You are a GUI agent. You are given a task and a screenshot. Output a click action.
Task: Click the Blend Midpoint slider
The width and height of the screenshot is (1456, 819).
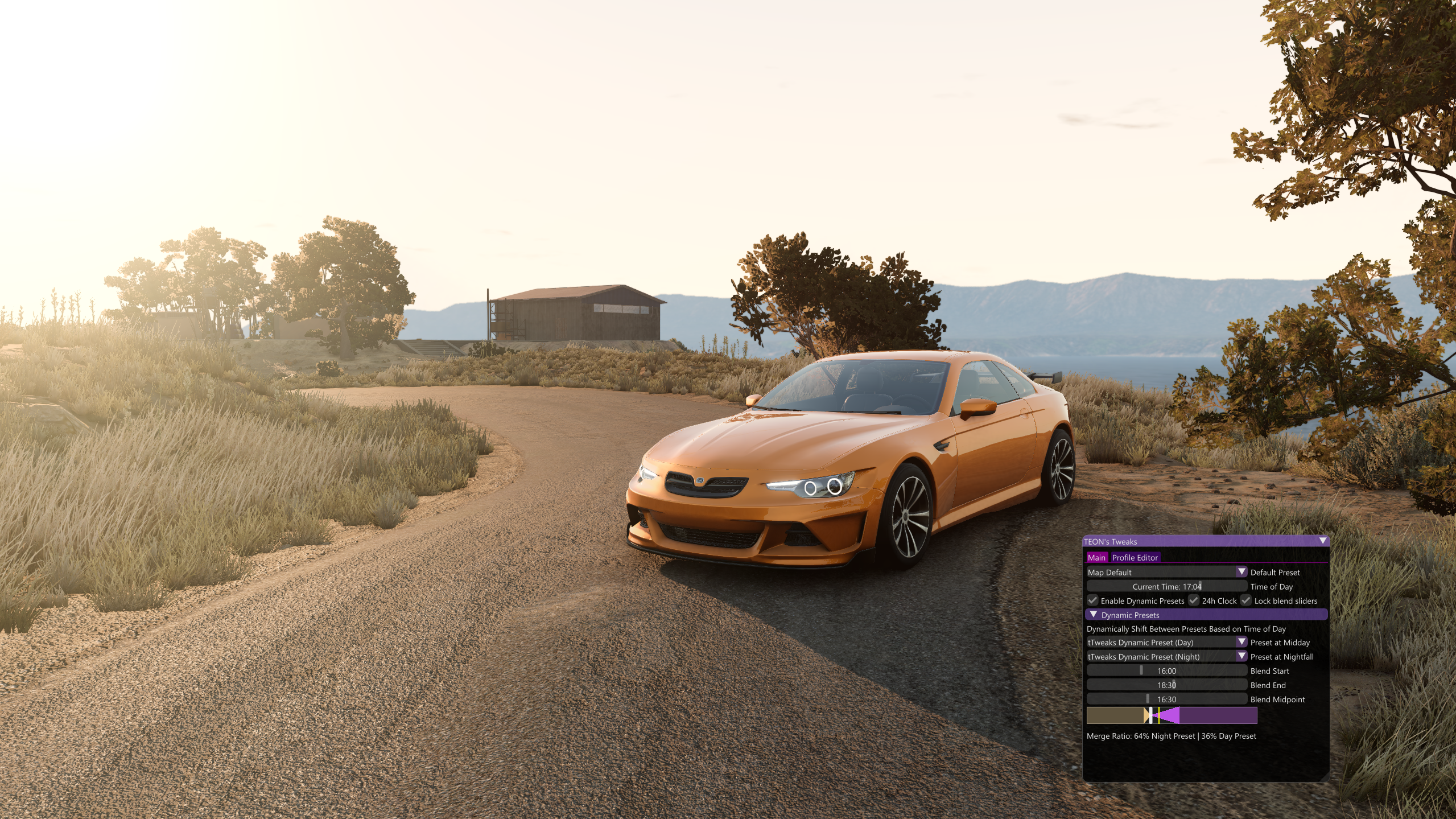pyautogui.click(x=1166, y=699)
